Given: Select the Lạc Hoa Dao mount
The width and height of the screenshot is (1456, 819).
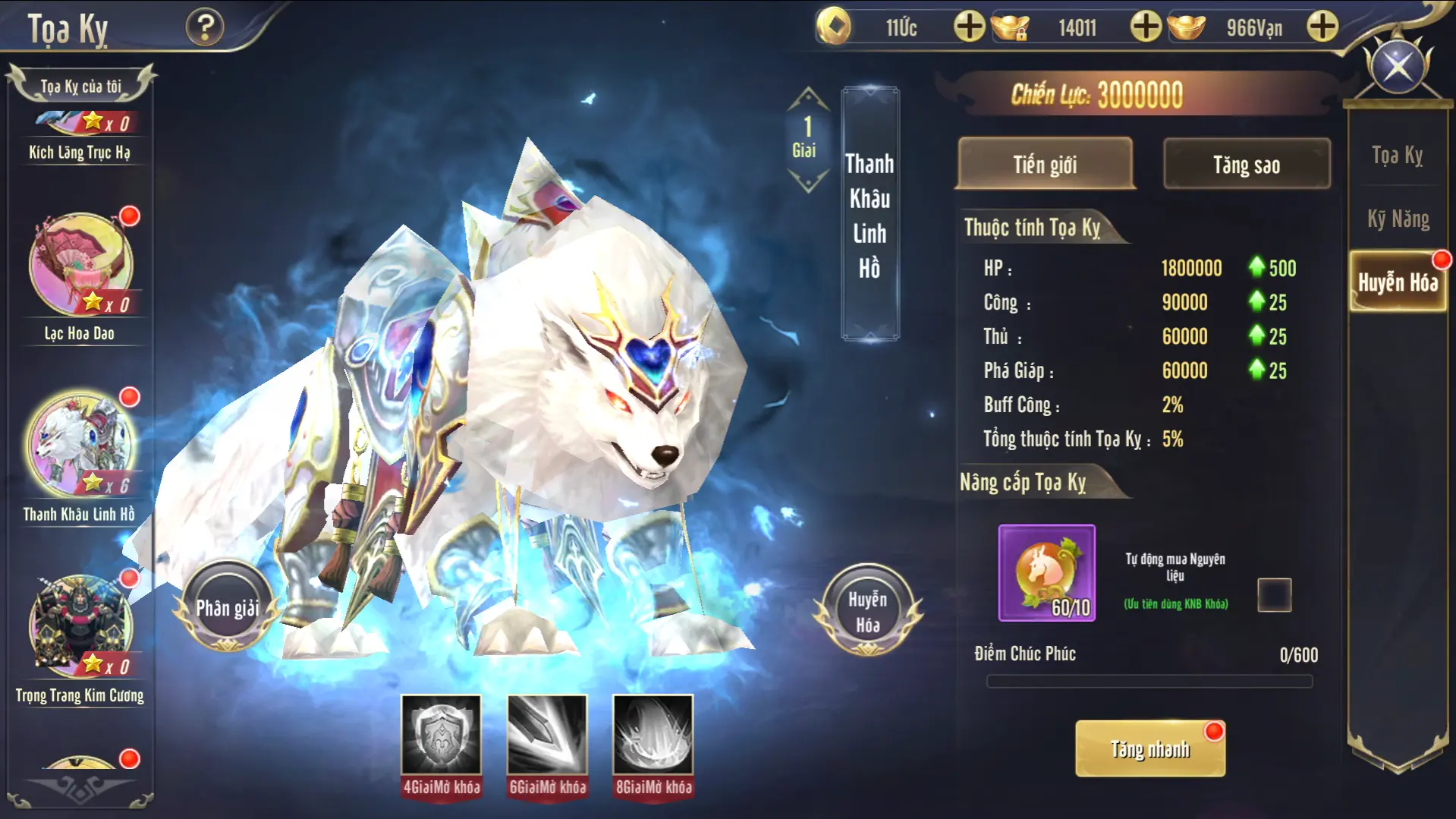Looking at the screenshot, I should 80,266.
